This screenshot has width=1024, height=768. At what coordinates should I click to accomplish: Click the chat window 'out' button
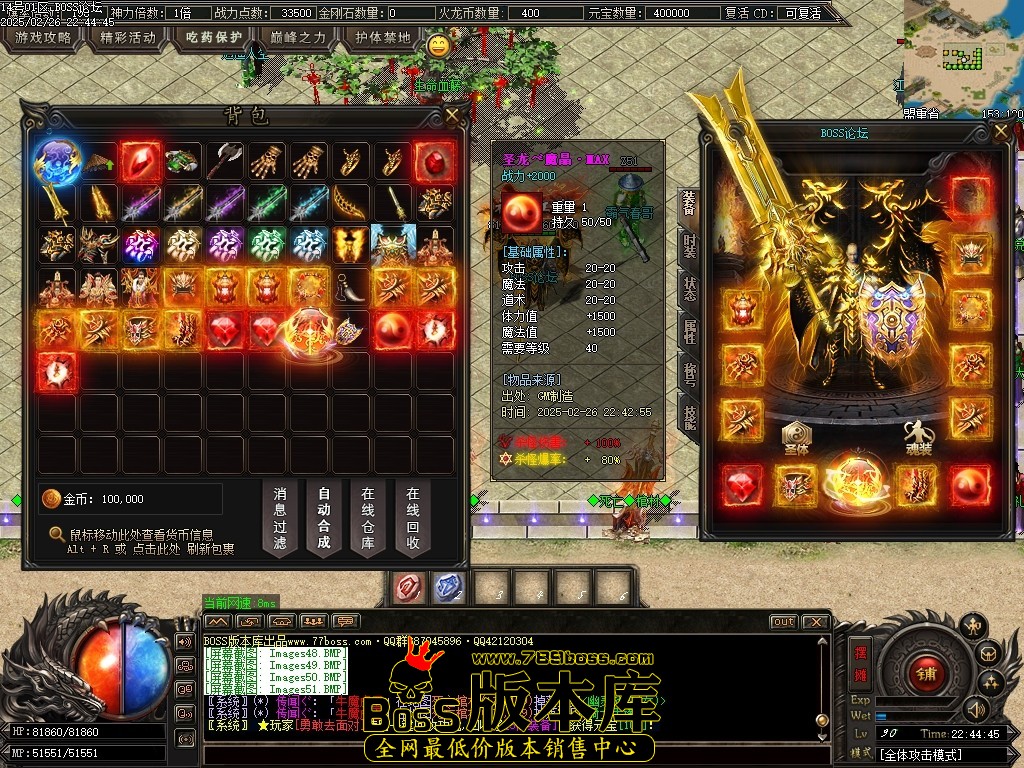784,622
